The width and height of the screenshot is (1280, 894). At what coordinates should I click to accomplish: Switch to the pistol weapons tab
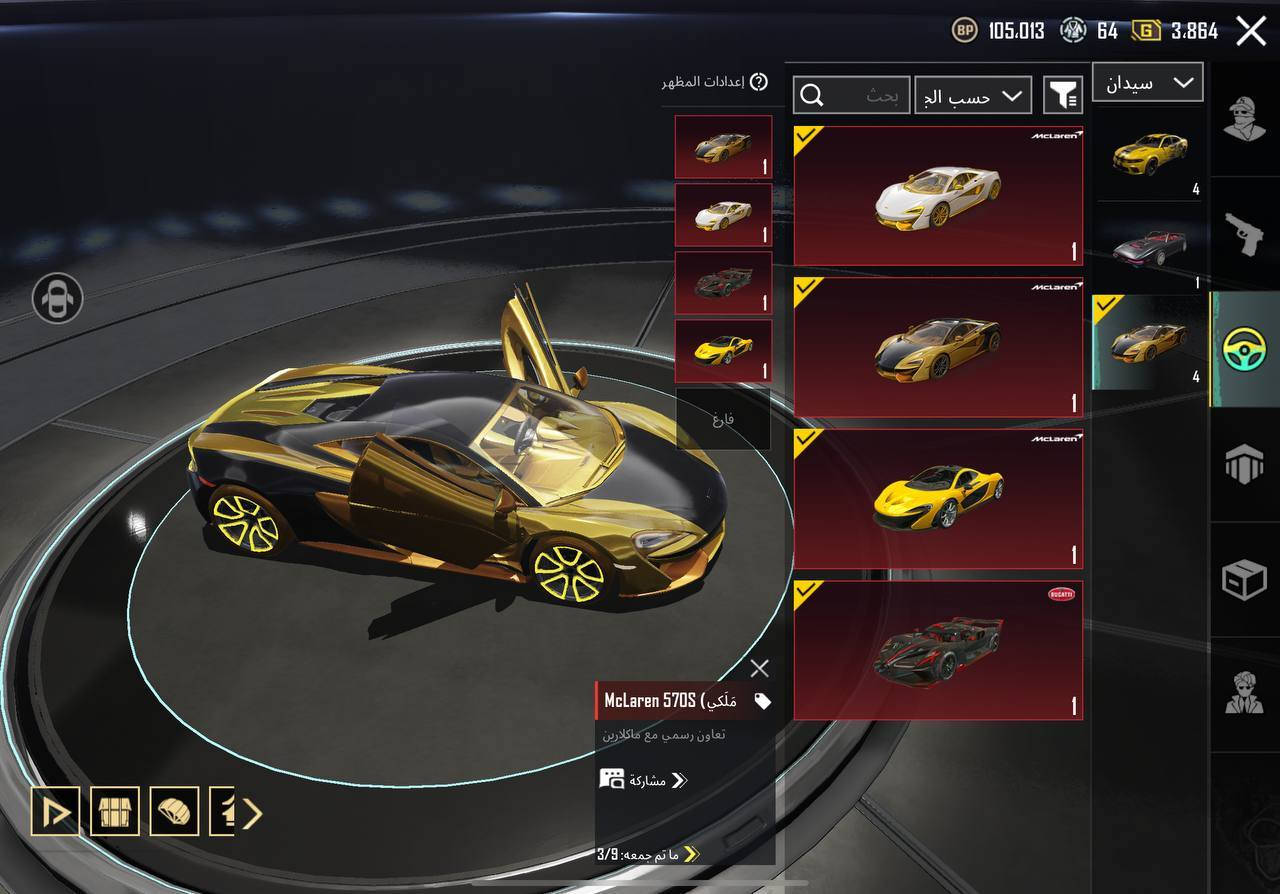1244,233
